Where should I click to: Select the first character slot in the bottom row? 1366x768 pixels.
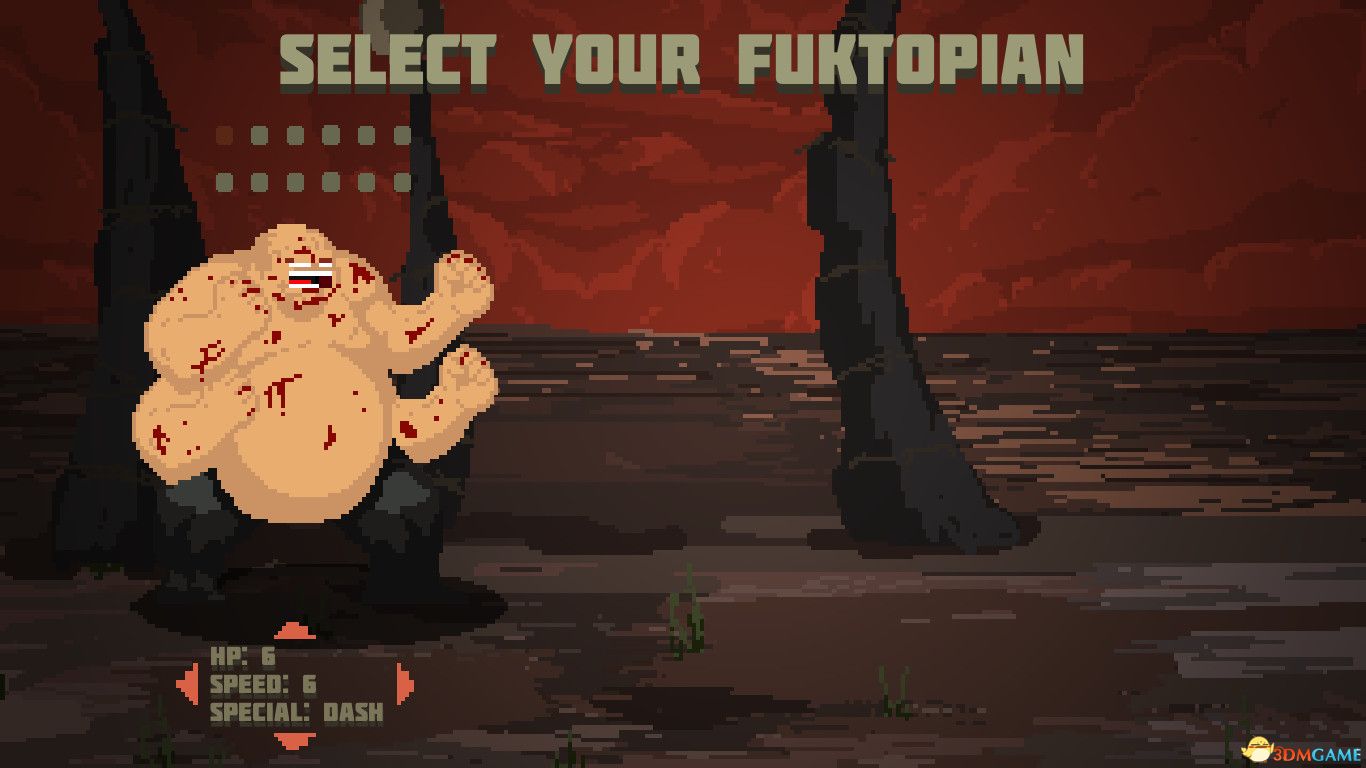[x=225, y=181]
